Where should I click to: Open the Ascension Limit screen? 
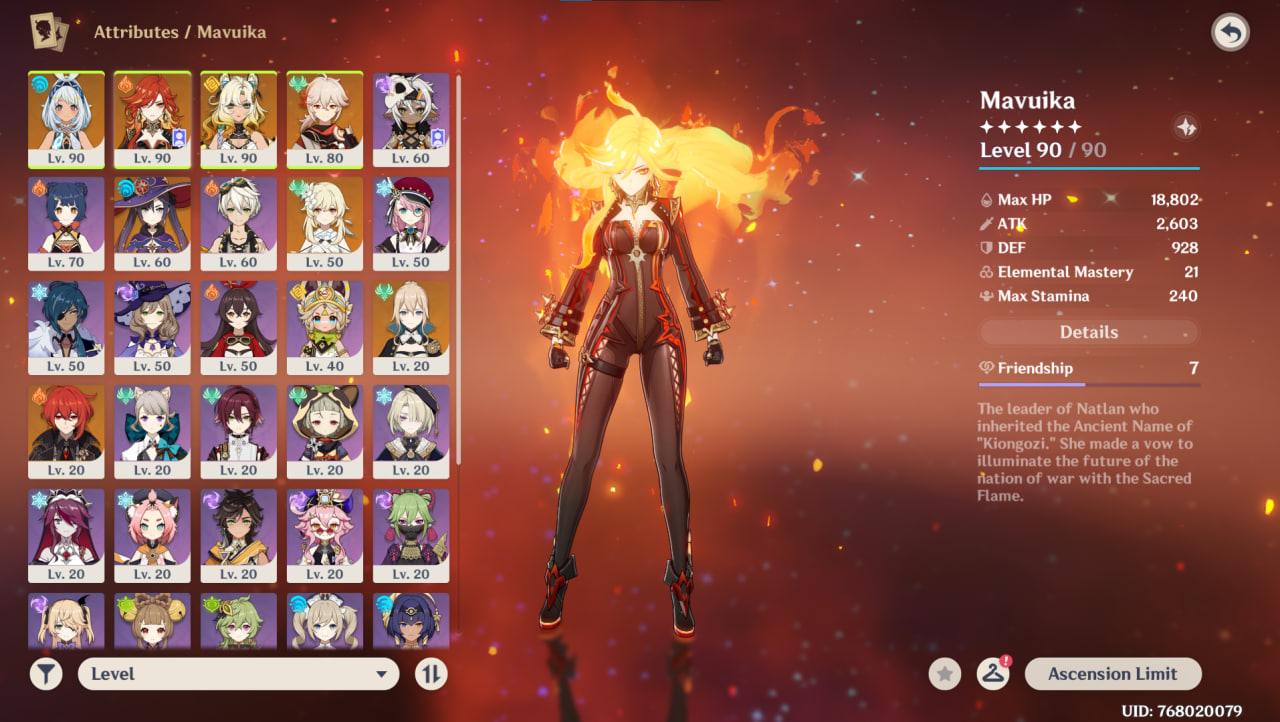(x=1112, y=674)
